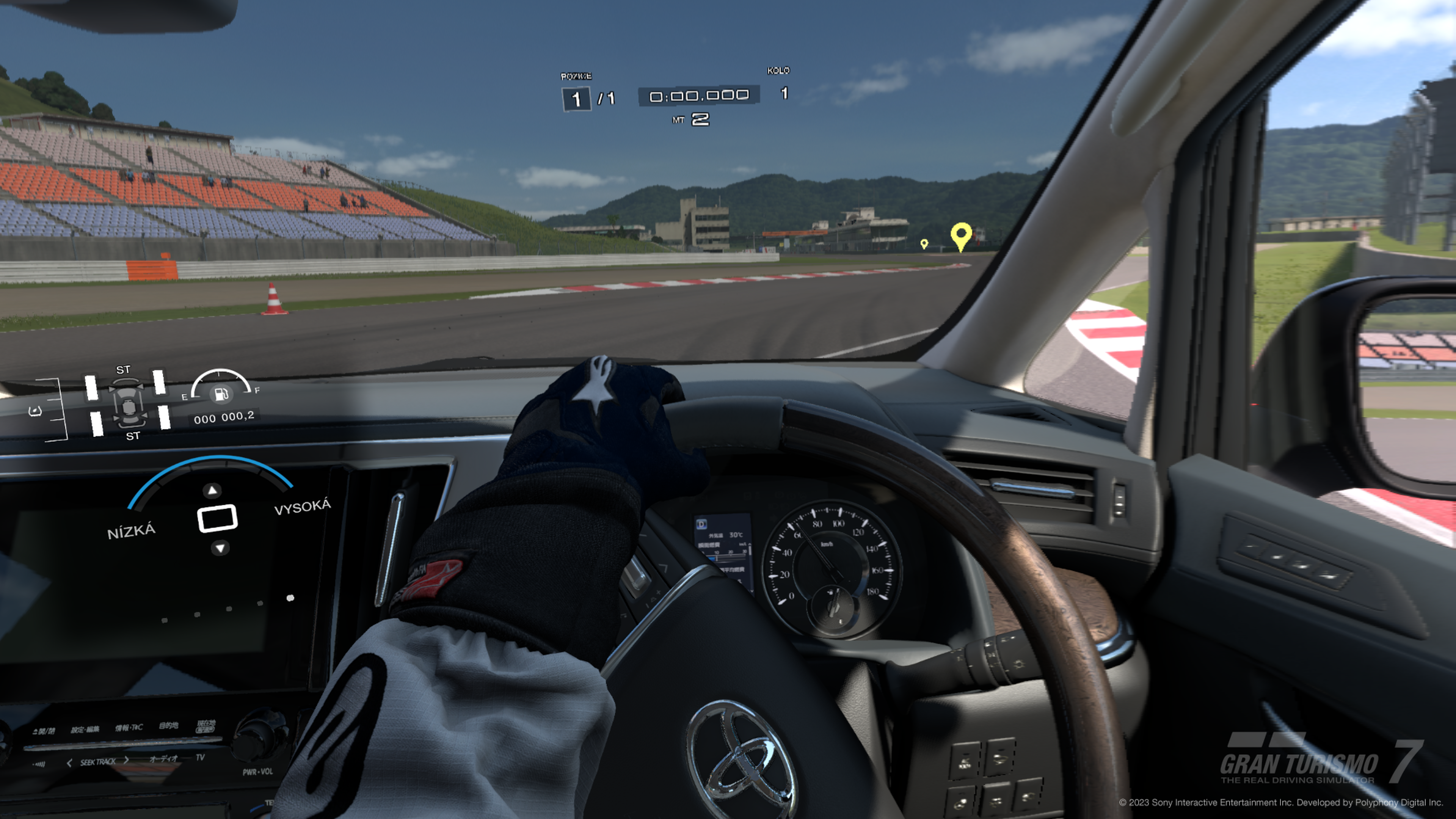
Task: Click the down arrow below the rectangle icon
Action: pyautogui.click(x=220, y=548)
